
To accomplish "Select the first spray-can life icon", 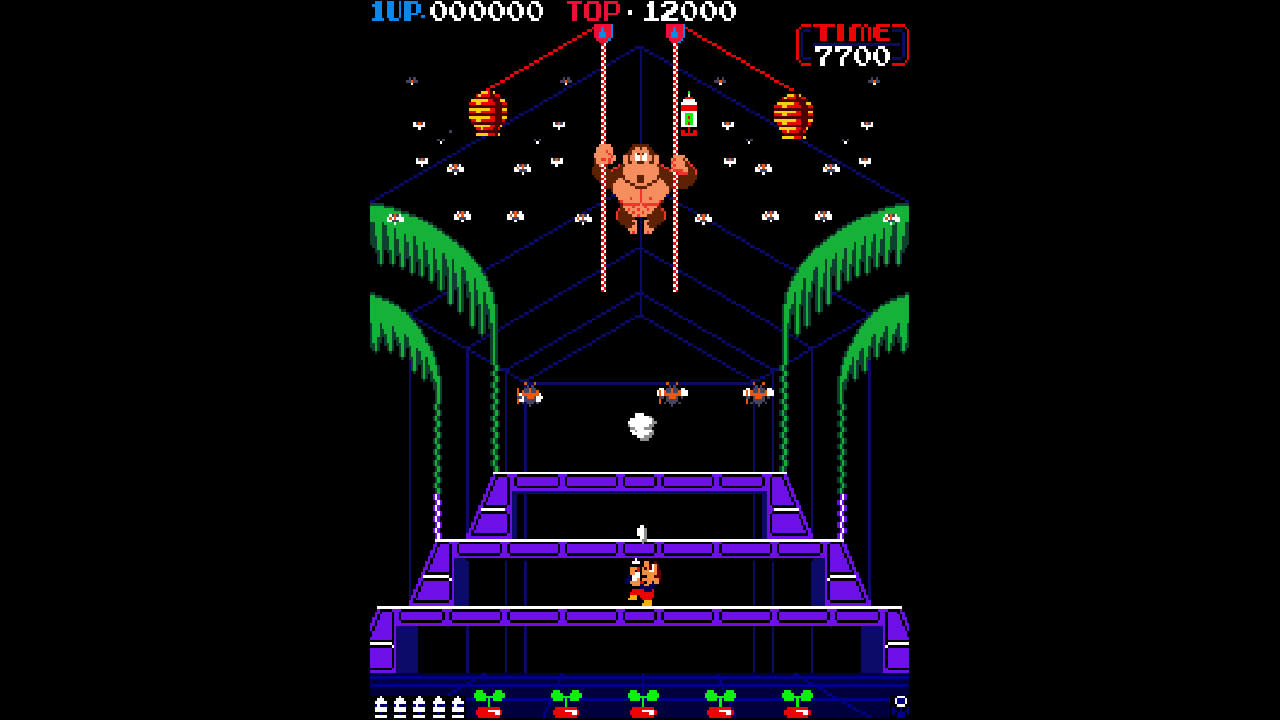I will click(x=380, y=705).
